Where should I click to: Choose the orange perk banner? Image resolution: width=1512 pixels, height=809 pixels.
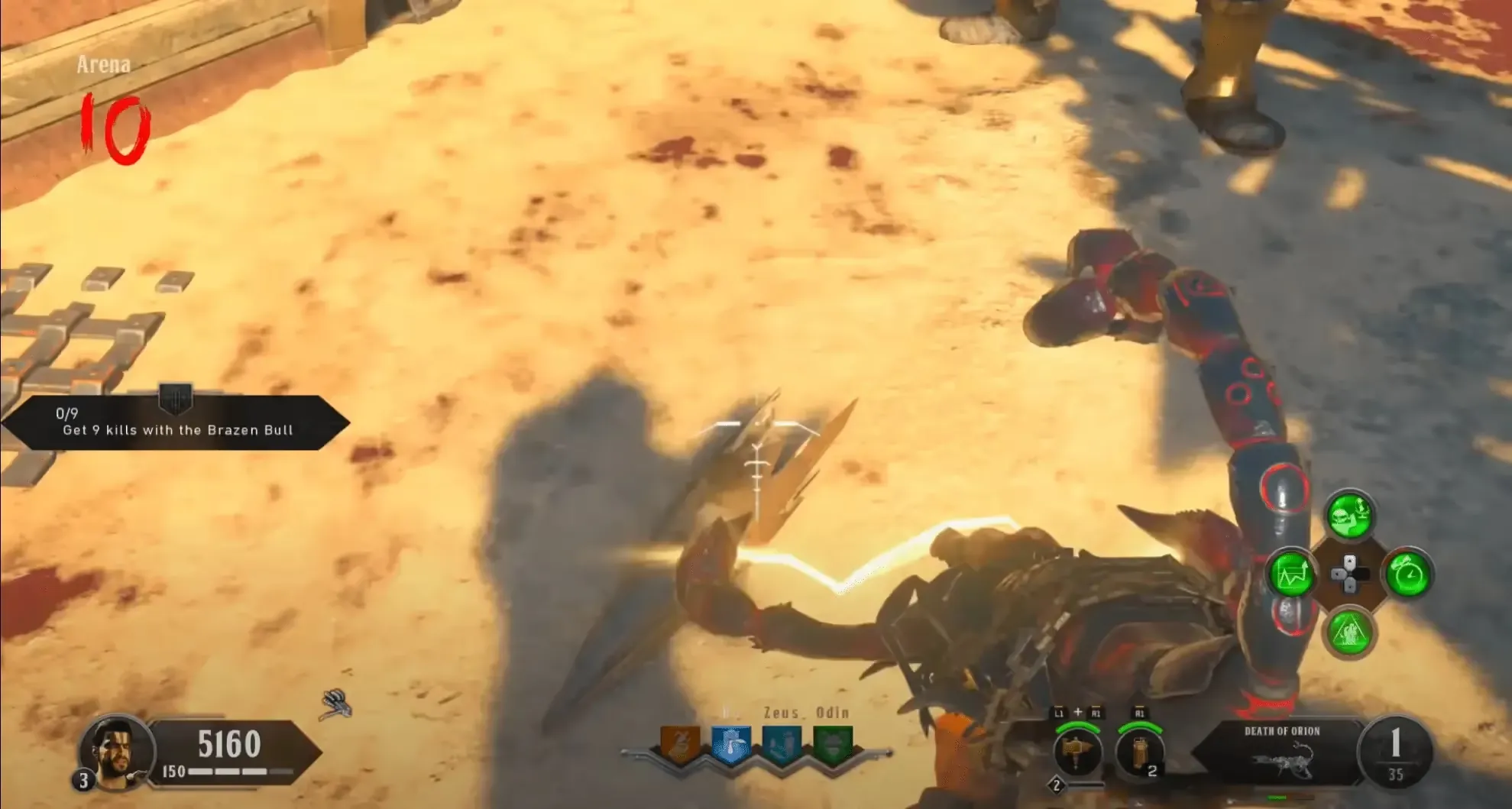click(x=679, y=746)
